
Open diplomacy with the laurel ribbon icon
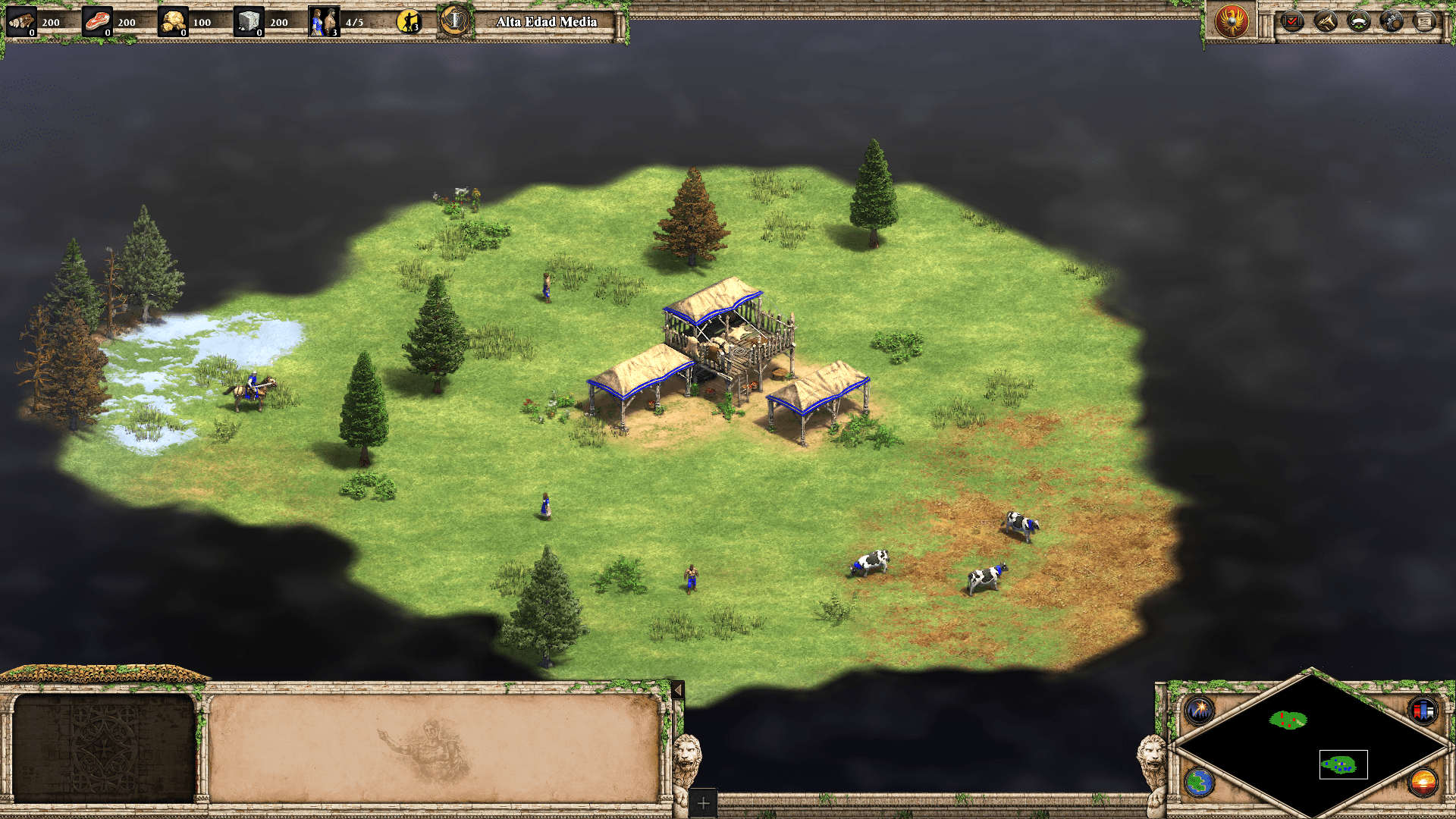(x=1358, y=21)
